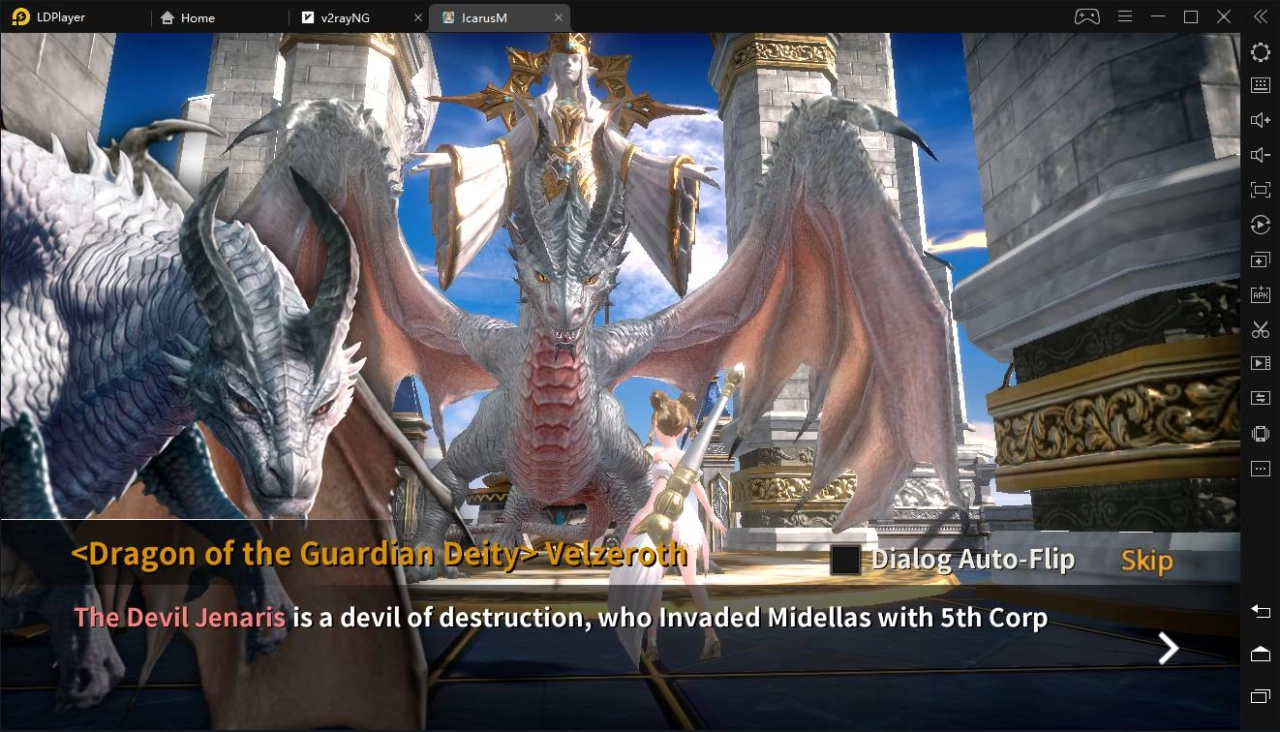This screenshot has height=732, width=1280.
Task: Open the operation recorder tool
Action: coord(1258,398)
